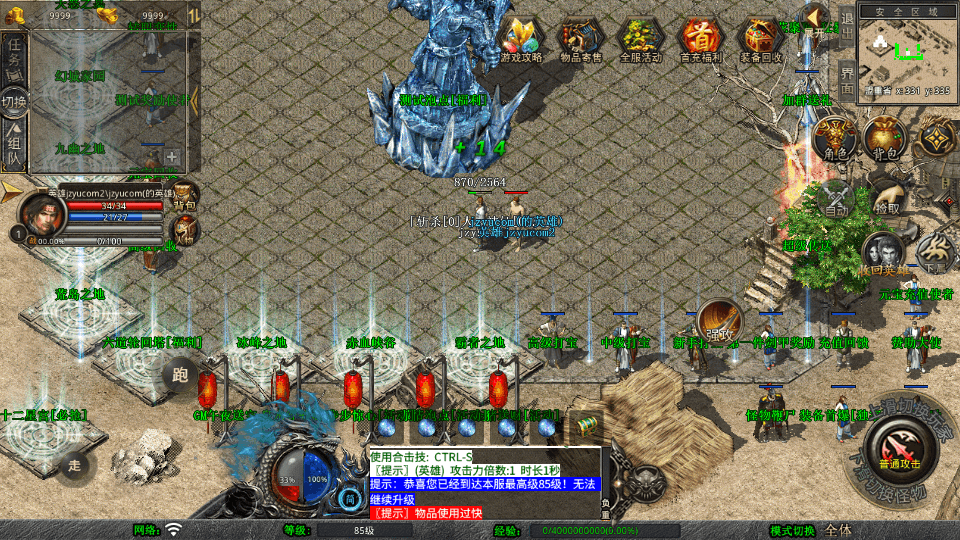The height and width of the screenshot is (540, 960).
Task: Switch to 跑 run mode
Action: (x=179, y=375)
